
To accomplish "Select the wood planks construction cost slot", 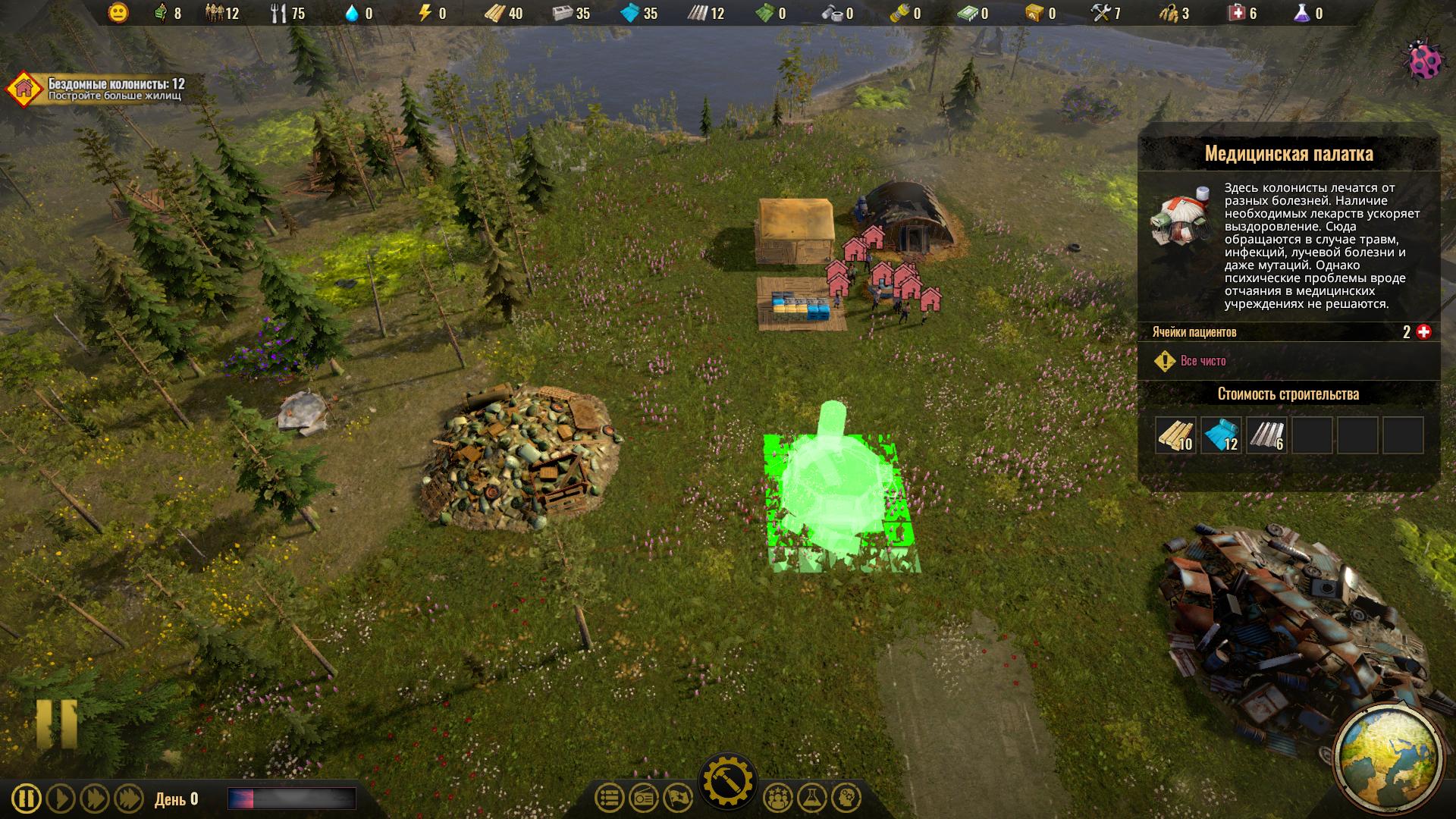I will click(1175, 436).
